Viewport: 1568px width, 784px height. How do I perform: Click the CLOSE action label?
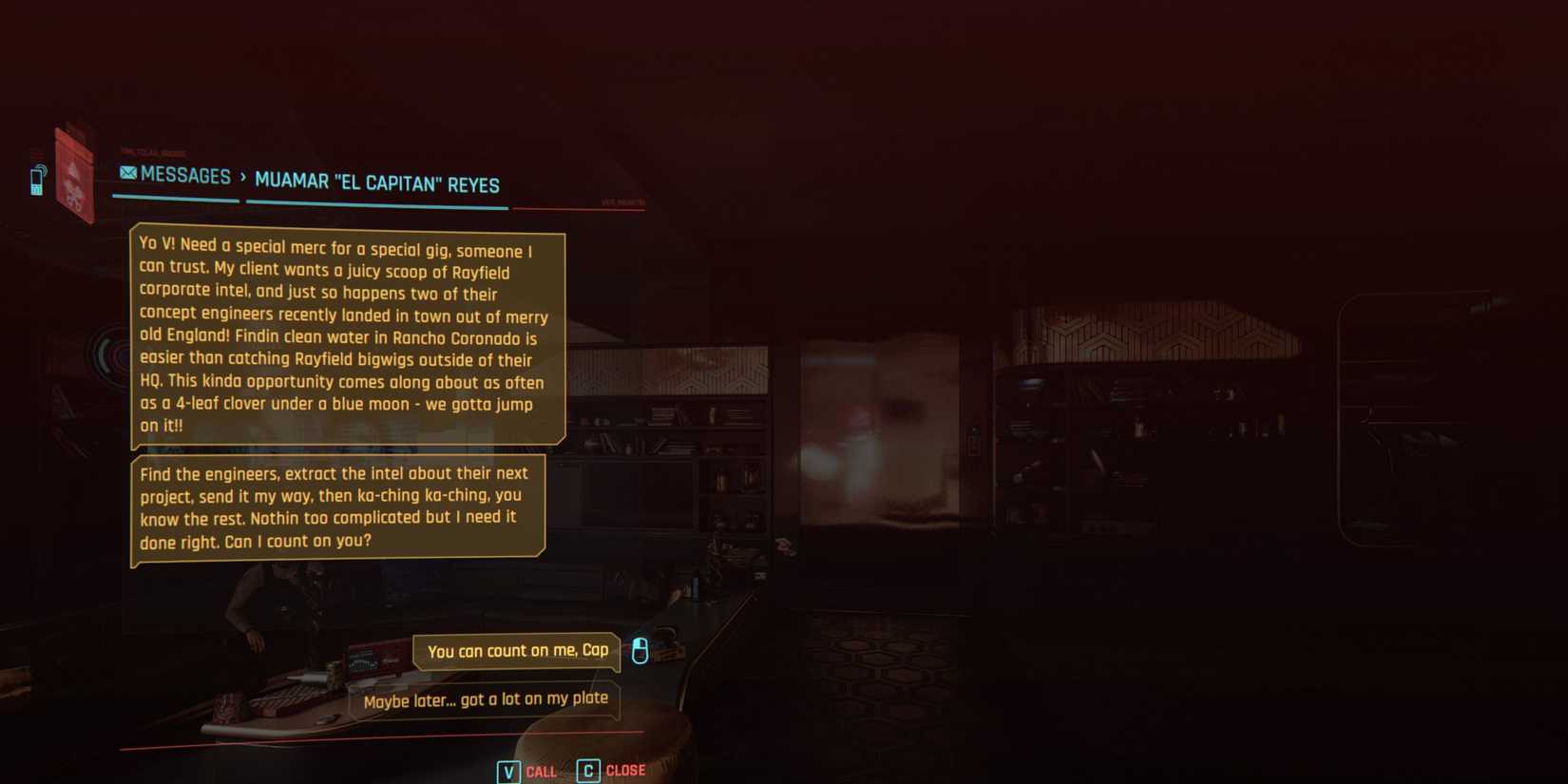pyautogui.click(x=625, y=770)
